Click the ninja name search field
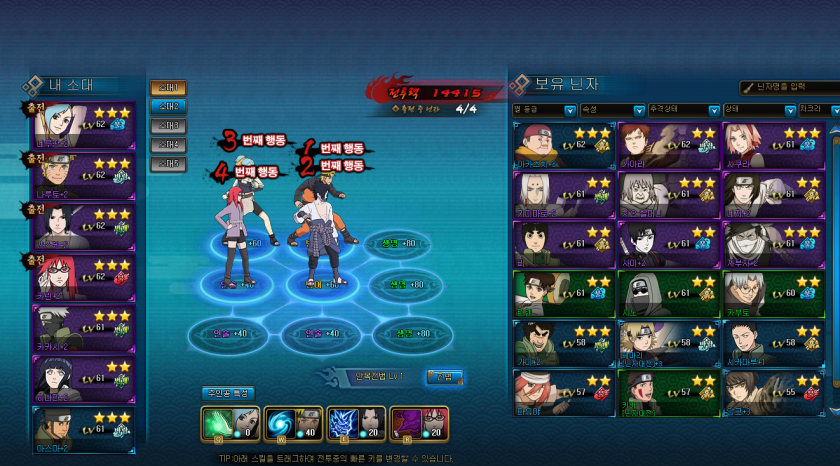 [x=790, y=89]
